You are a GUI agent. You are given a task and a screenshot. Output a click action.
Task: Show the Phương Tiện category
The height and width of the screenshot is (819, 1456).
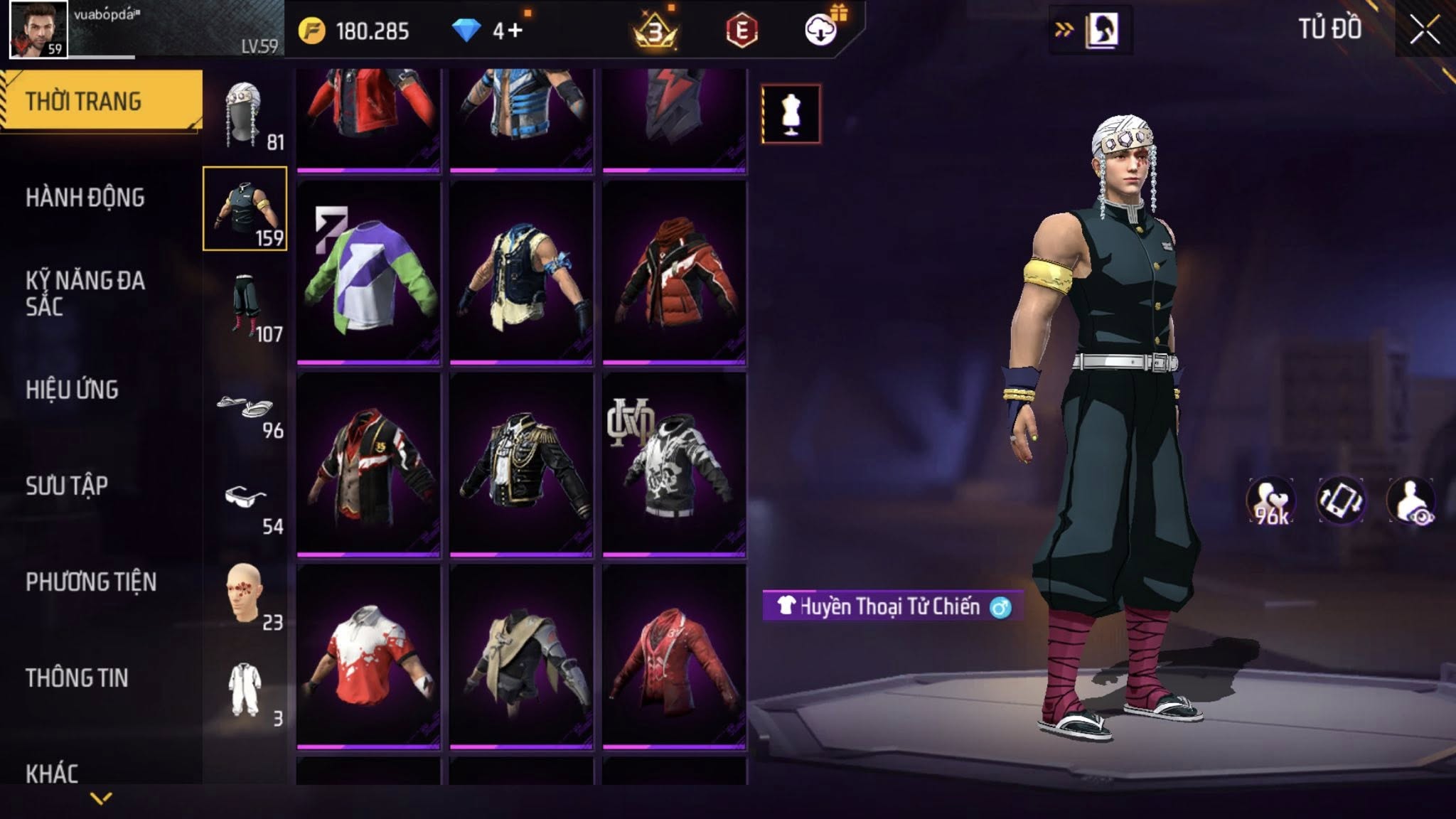(x=91, y=582)
